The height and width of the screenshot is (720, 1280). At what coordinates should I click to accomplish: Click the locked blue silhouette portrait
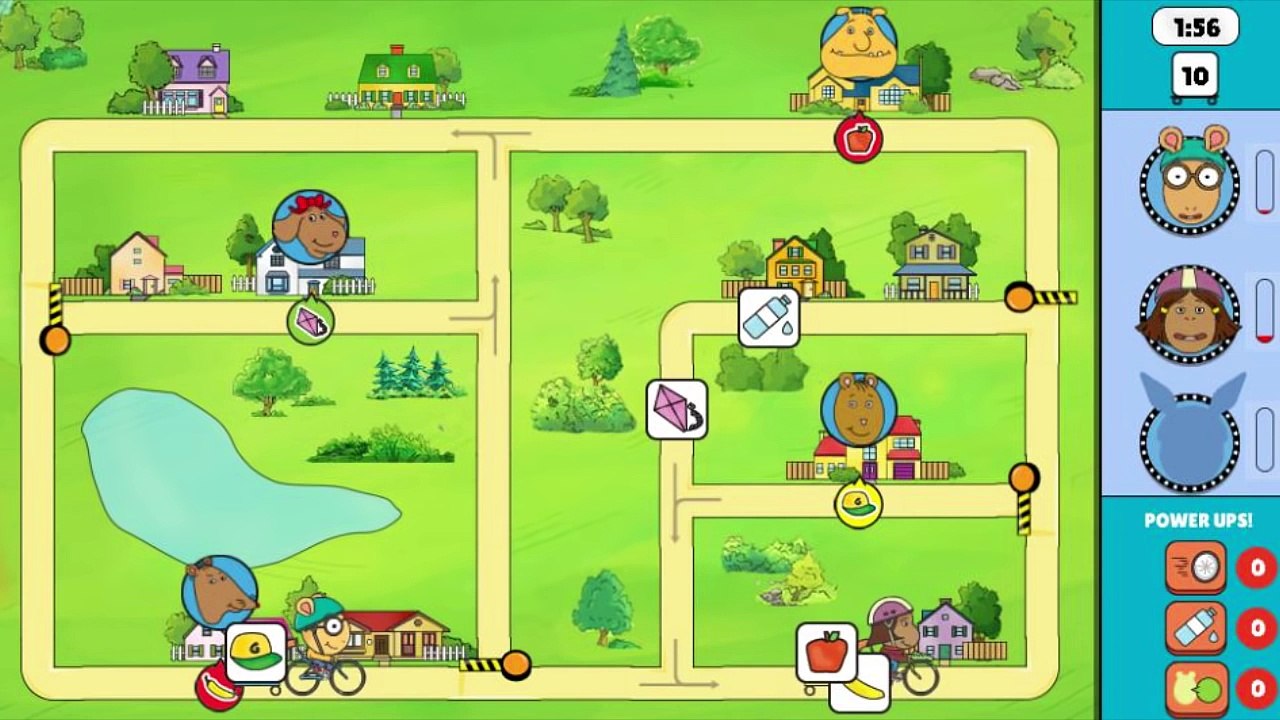(x=1190, y=440)
